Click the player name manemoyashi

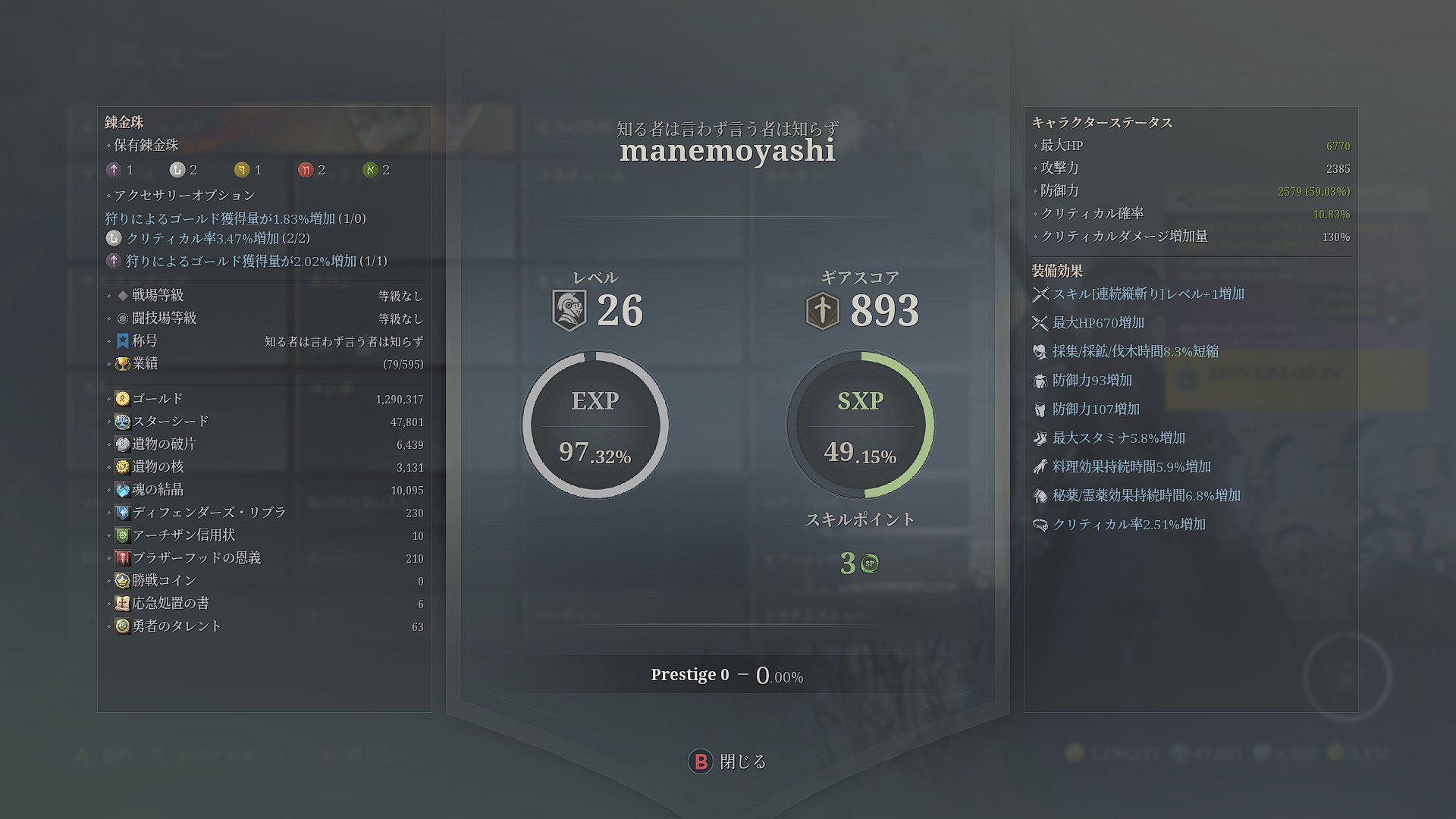(726, 152)
